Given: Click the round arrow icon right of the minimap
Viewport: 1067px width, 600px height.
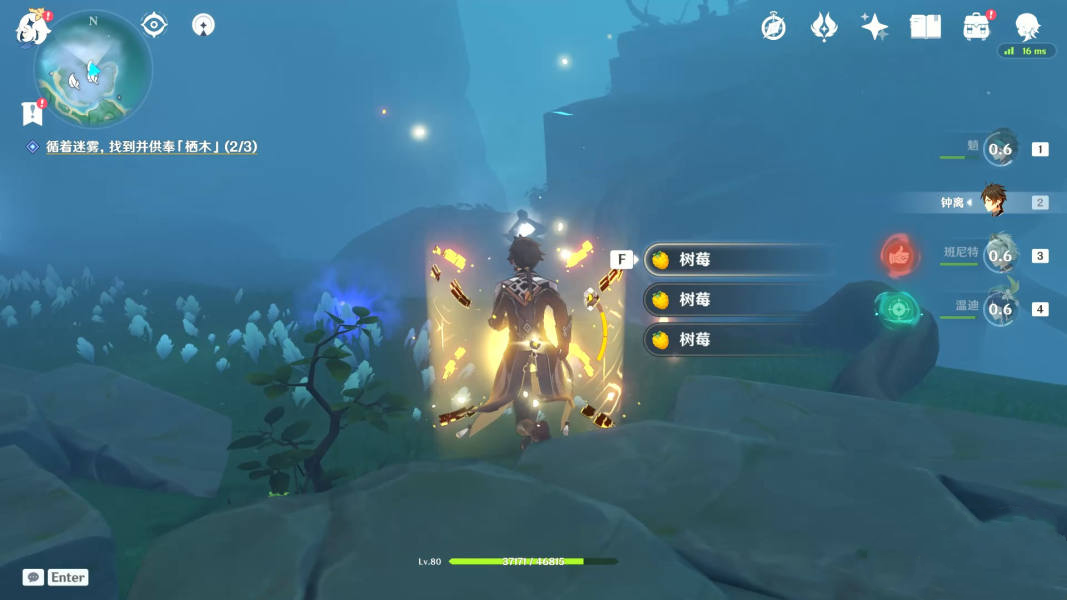Looking at the screenshot, I should pos(203,24).
